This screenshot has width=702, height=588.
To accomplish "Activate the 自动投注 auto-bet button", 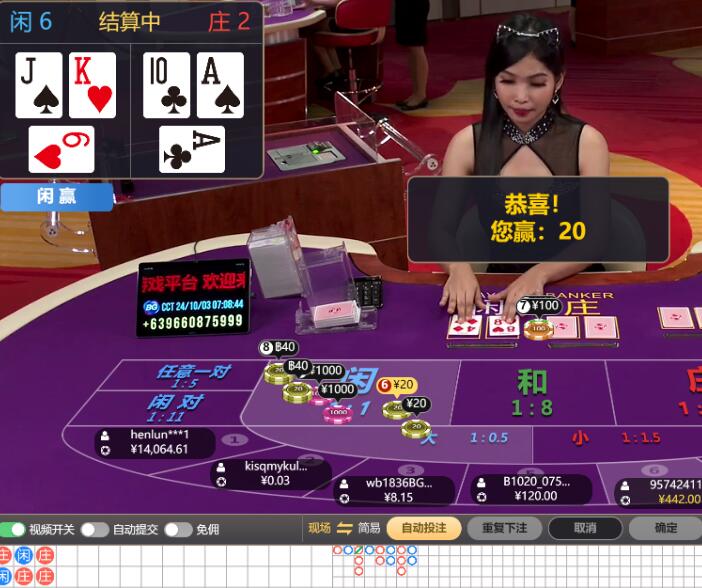I will pos(423,528).
